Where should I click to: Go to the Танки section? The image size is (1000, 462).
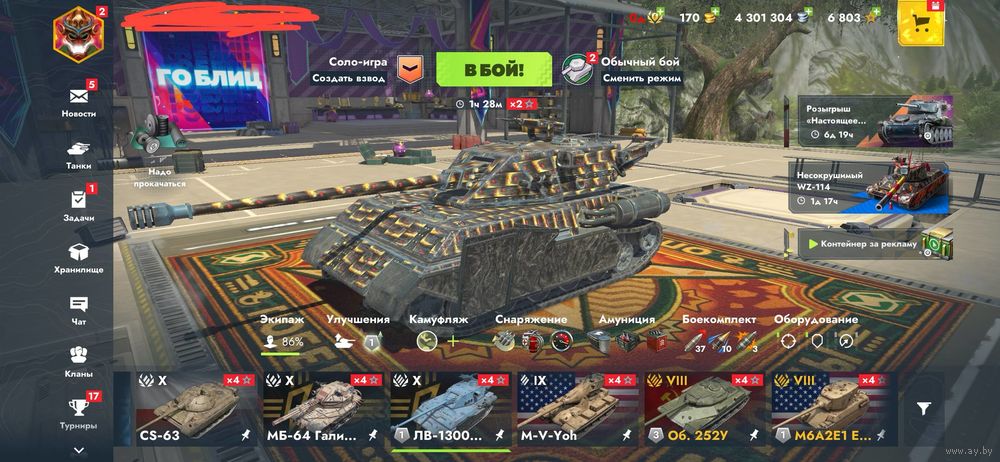point(79,151)
